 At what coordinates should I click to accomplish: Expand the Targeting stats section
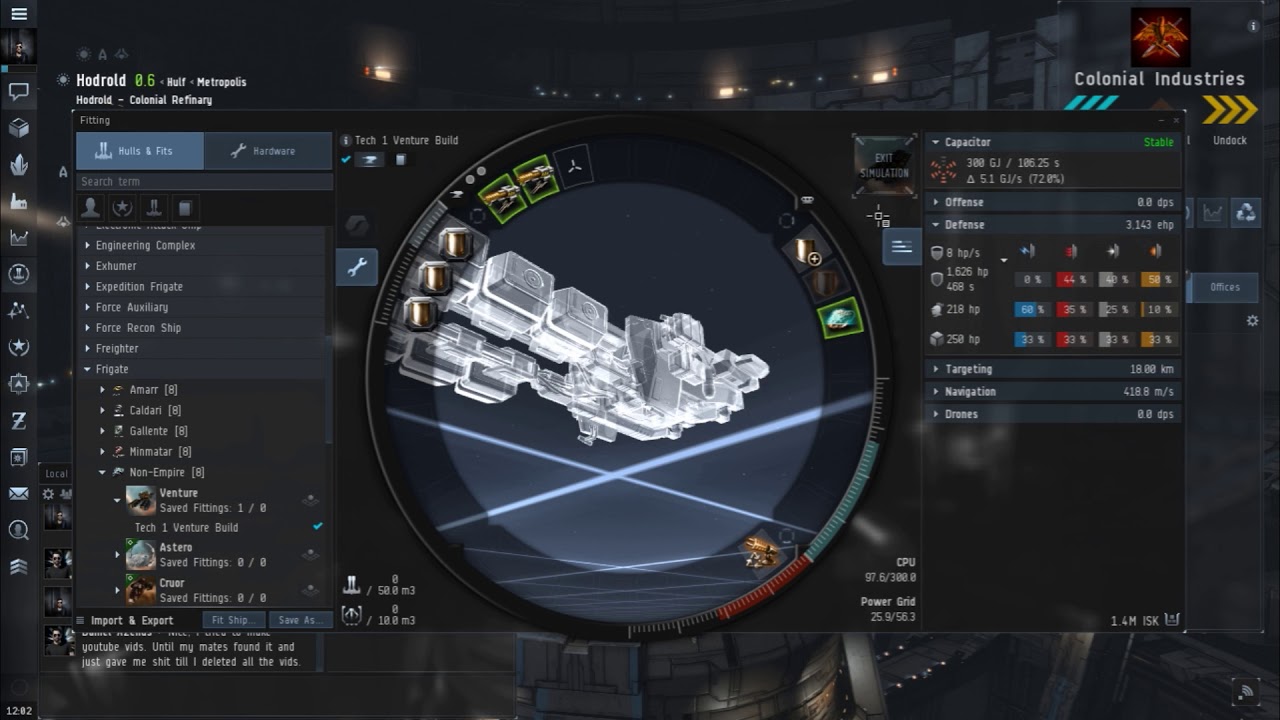pyautogui.click(x=968, y=369)
